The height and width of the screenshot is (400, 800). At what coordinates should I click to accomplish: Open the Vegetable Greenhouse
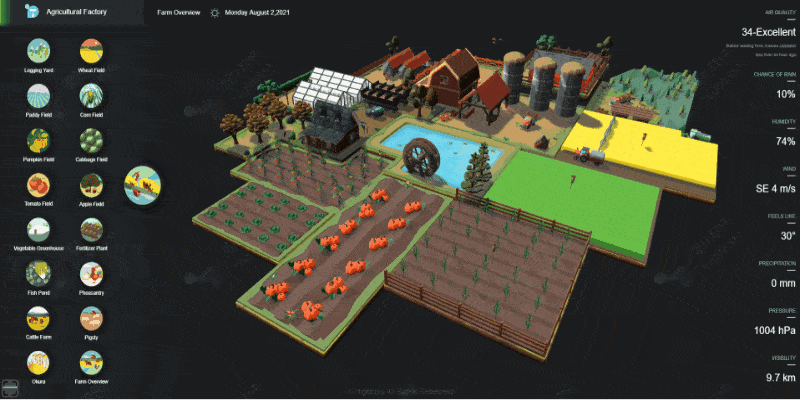click(x=39, y=230)
